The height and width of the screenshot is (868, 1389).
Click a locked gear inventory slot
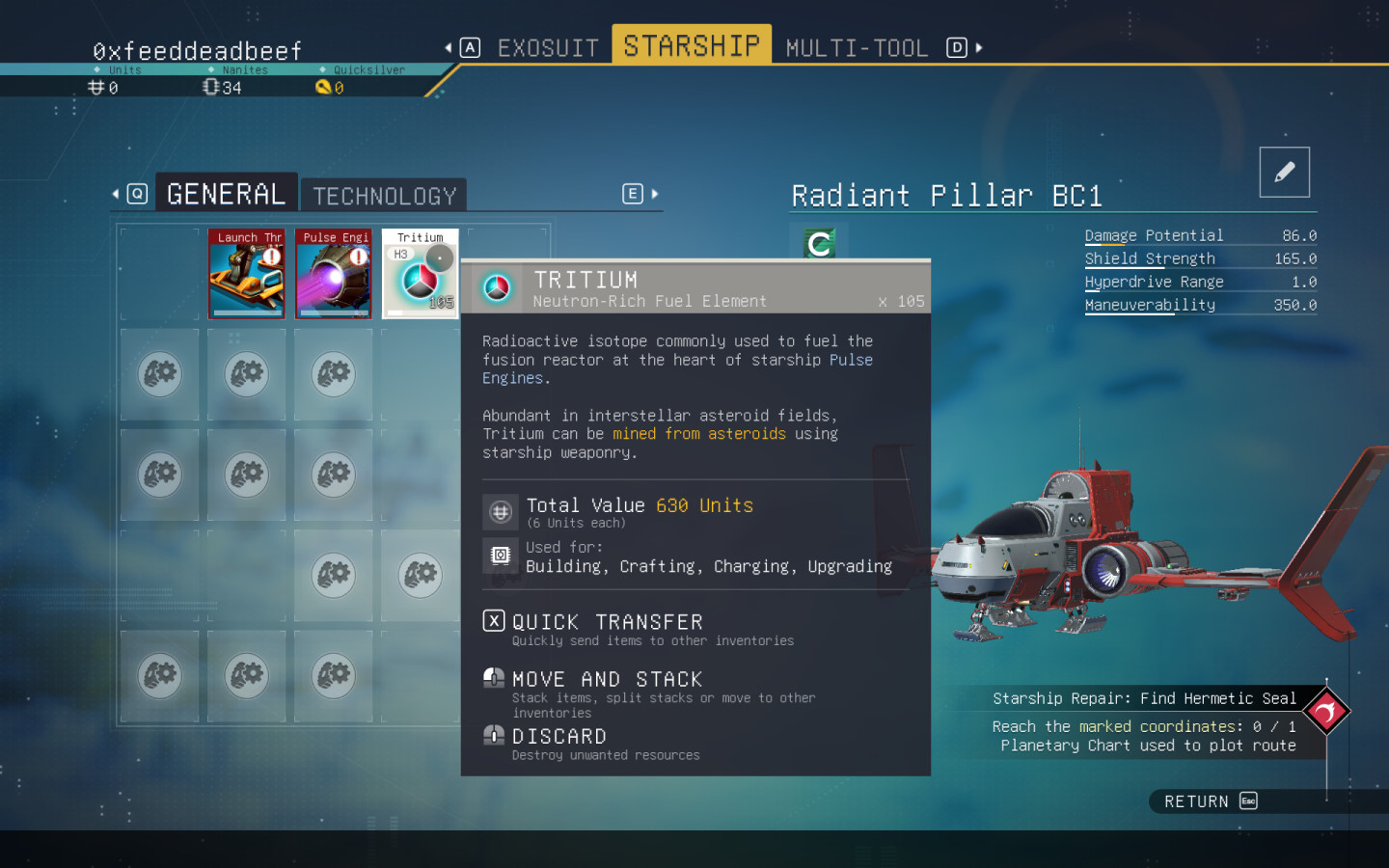[x=159, y=374]
